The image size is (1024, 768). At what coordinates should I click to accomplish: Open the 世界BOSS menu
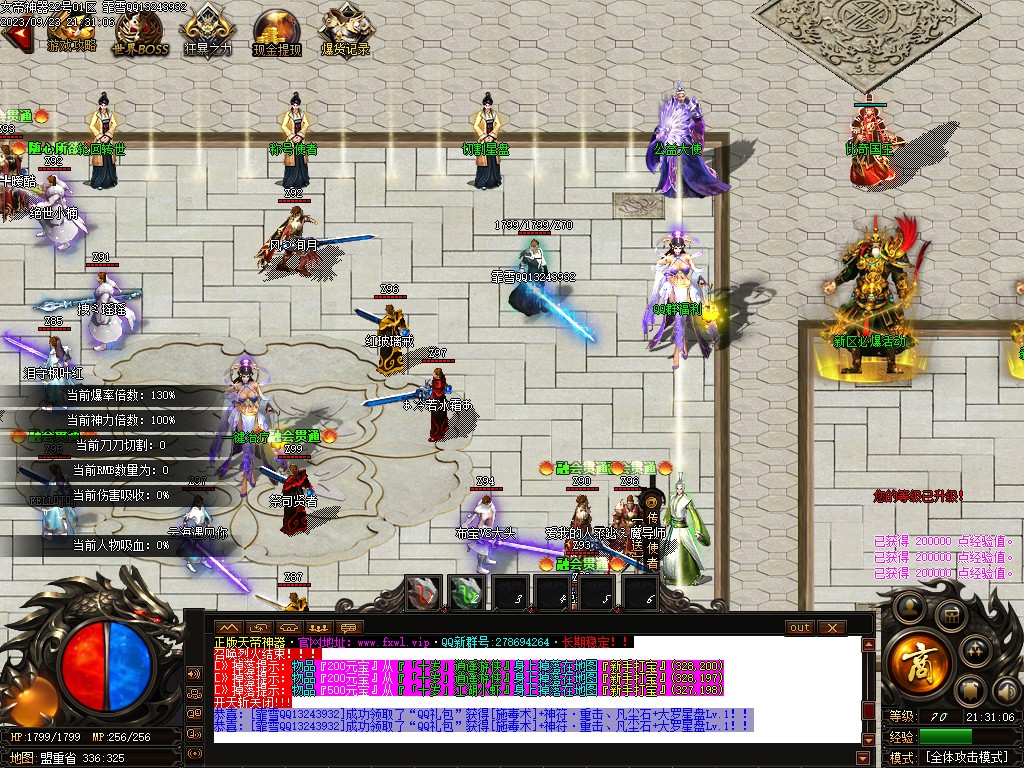[x=140, y=35]
